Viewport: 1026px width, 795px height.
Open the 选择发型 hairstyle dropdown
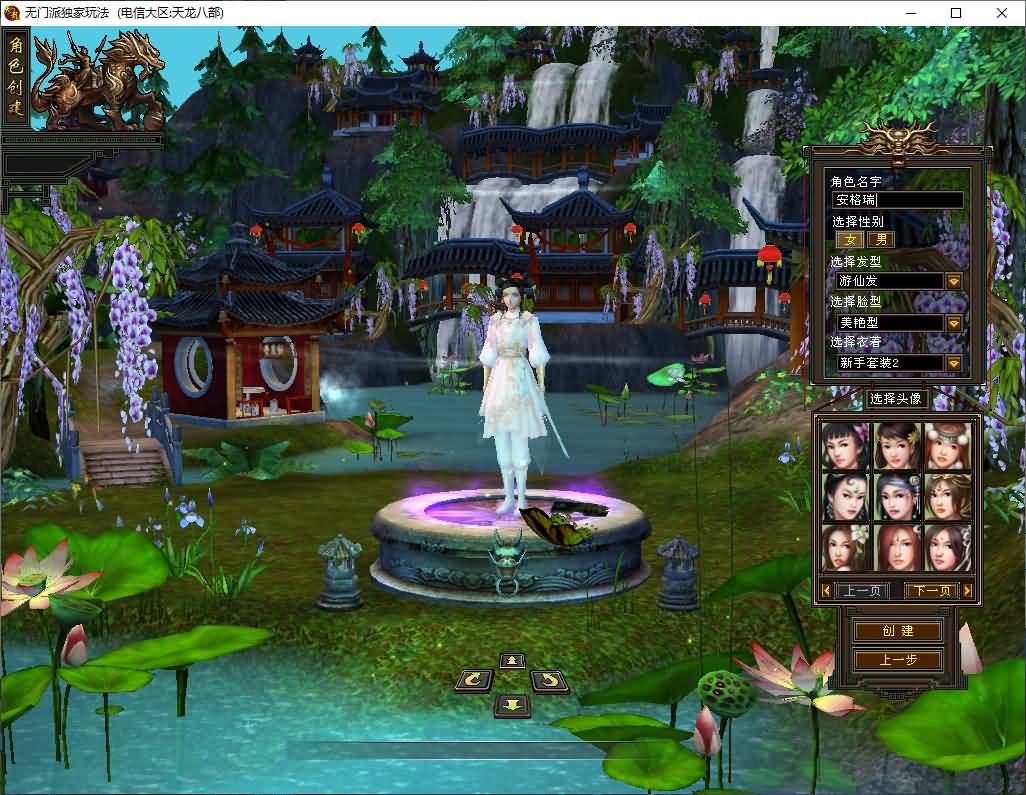pos(953,282)
